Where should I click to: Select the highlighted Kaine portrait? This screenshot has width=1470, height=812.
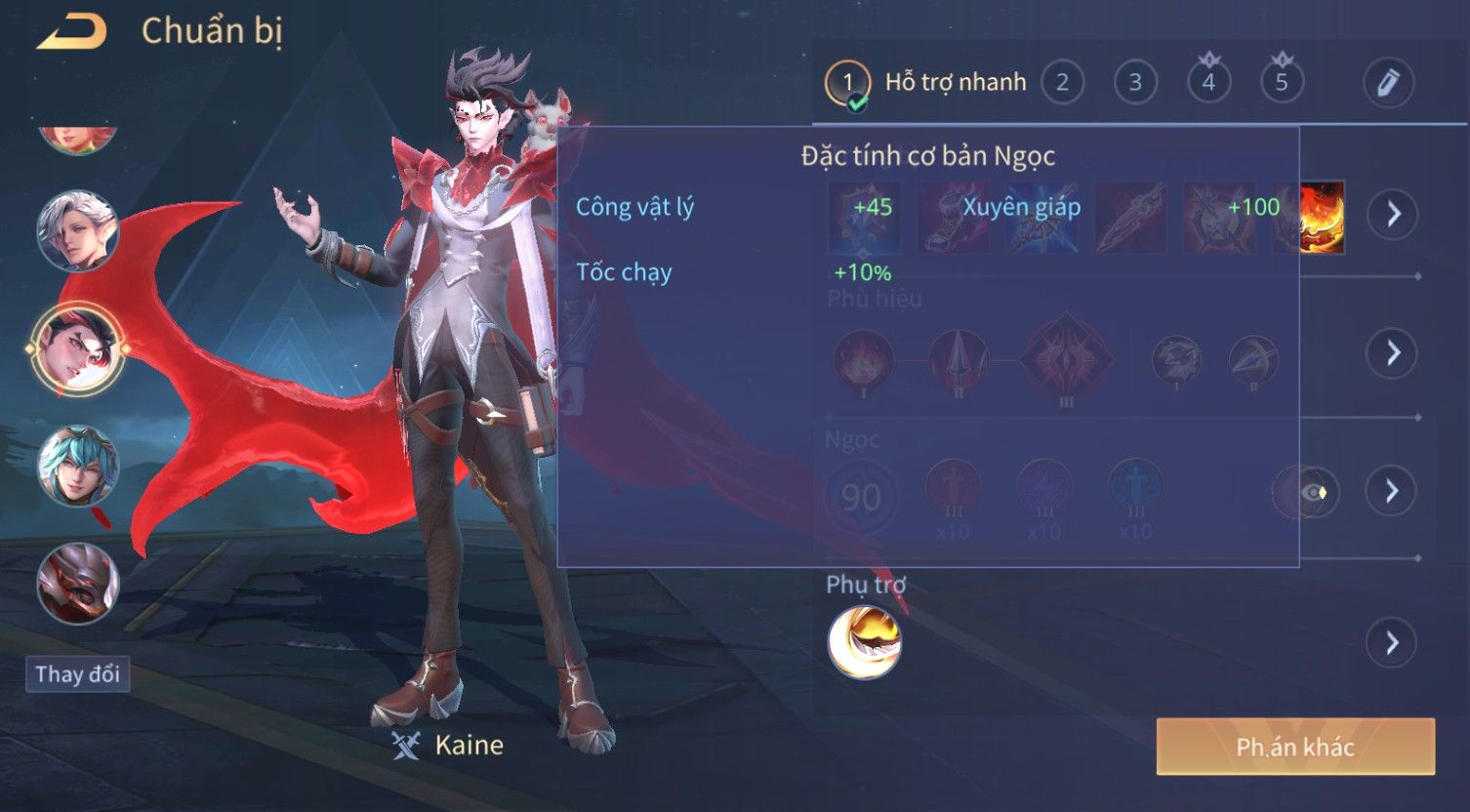pyautogui.click(x=77, y=348)
